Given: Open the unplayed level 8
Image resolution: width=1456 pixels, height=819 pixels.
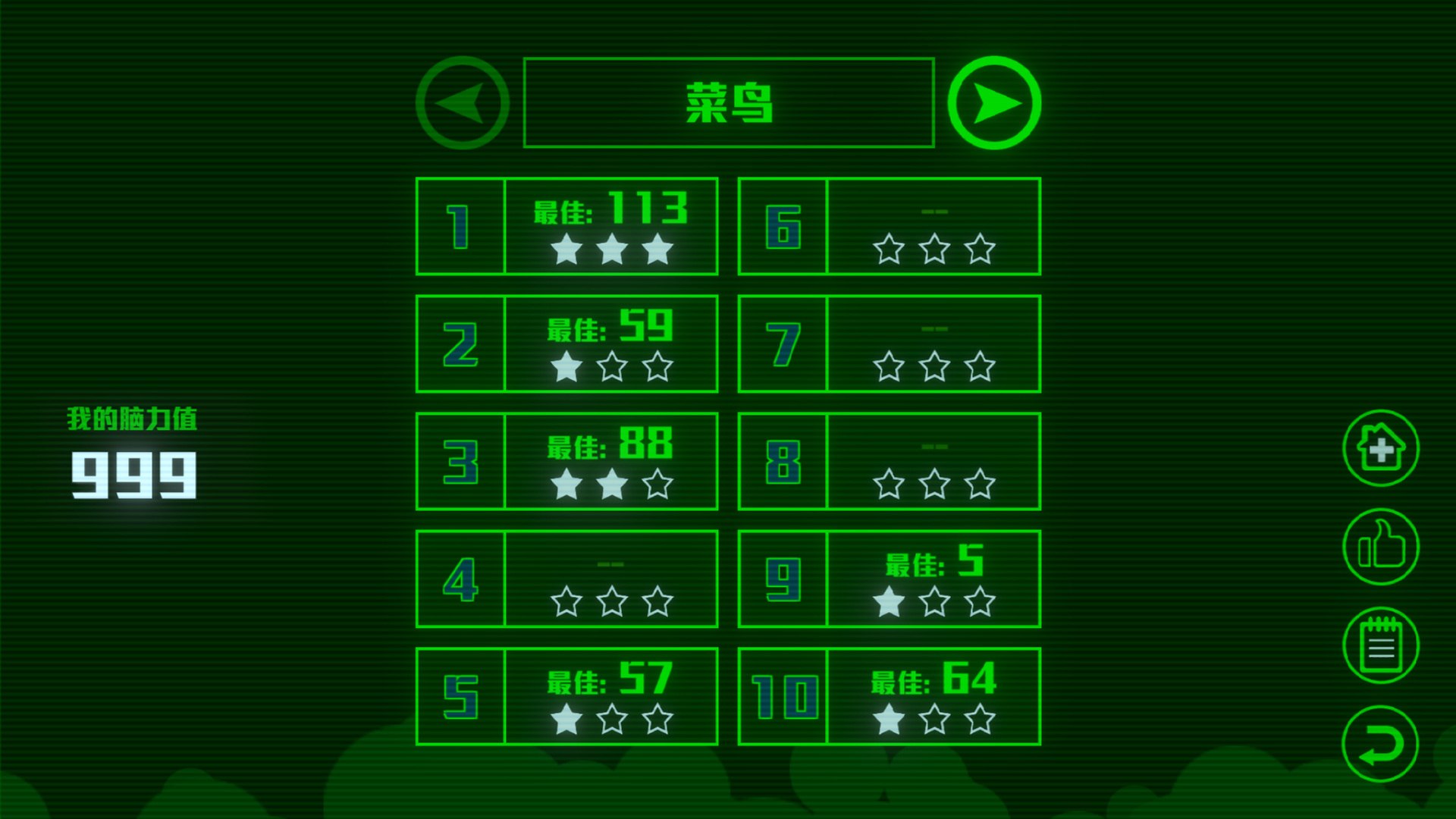Looking at the screenshot, I should (x=889, y=460).
